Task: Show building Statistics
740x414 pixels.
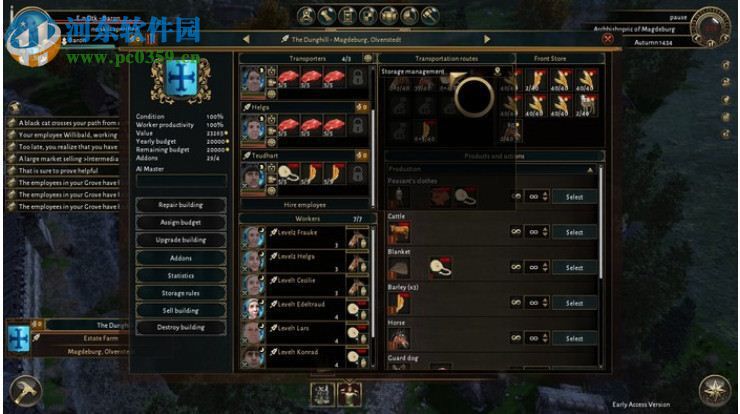Action: pyautogui.click(x=181, y=275)
